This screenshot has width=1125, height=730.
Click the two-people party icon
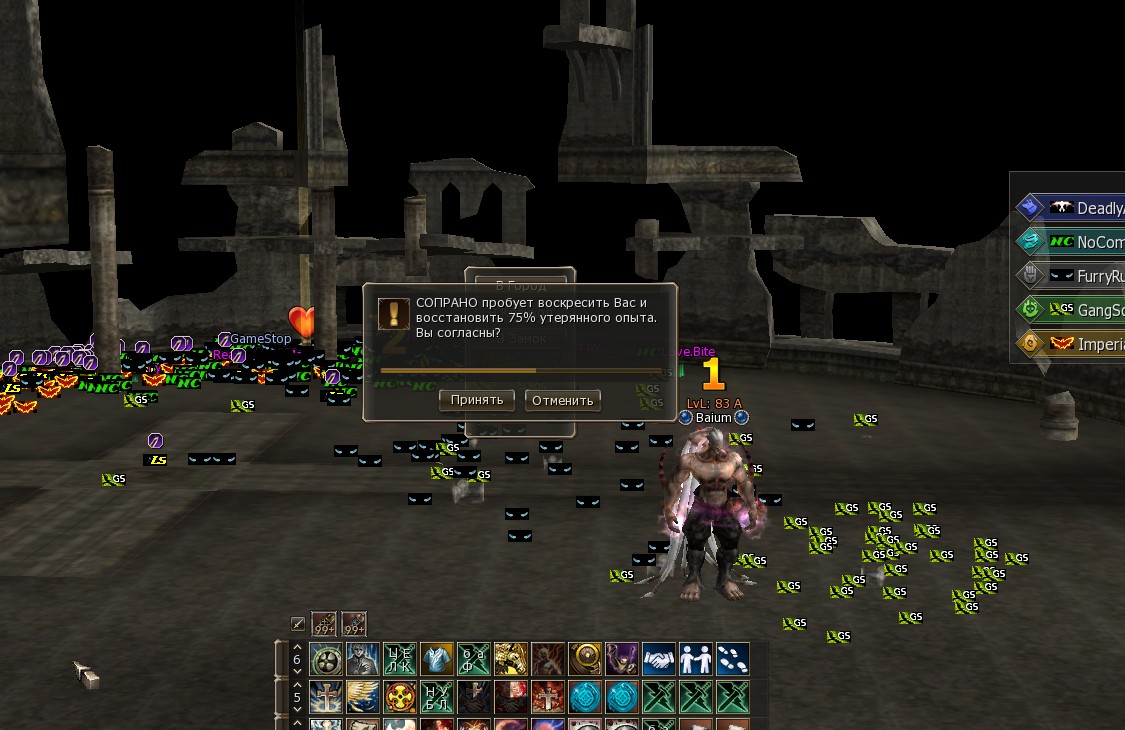pos(696,659)
